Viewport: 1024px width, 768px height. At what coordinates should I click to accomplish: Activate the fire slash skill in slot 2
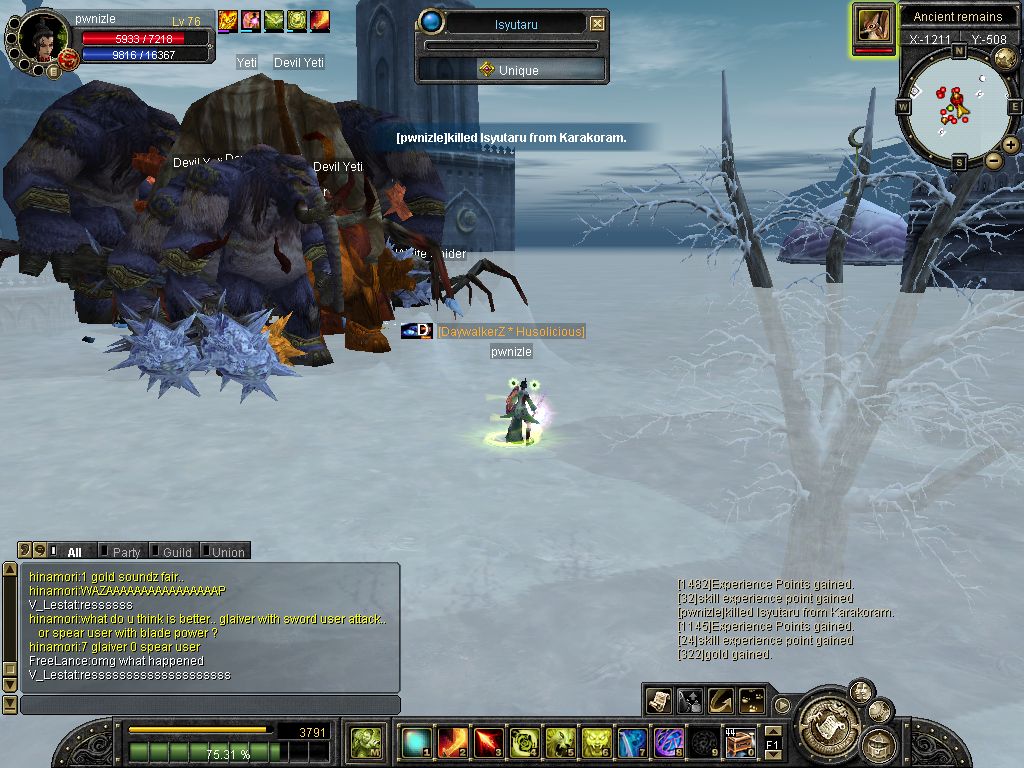[x=452, y=742]
